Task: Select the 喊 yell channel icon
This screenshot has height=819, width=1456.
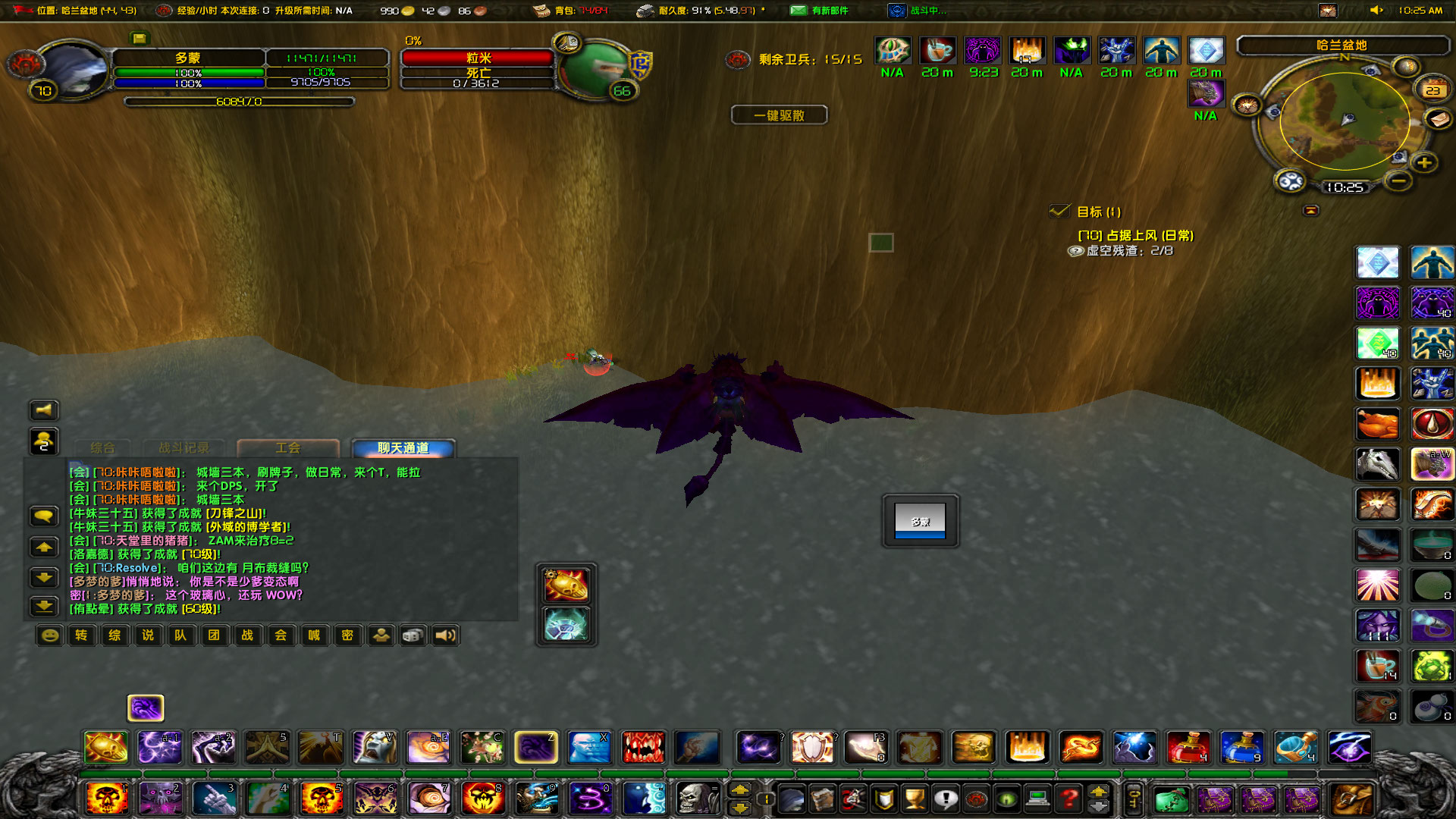Action: click(x=314, y=635)
